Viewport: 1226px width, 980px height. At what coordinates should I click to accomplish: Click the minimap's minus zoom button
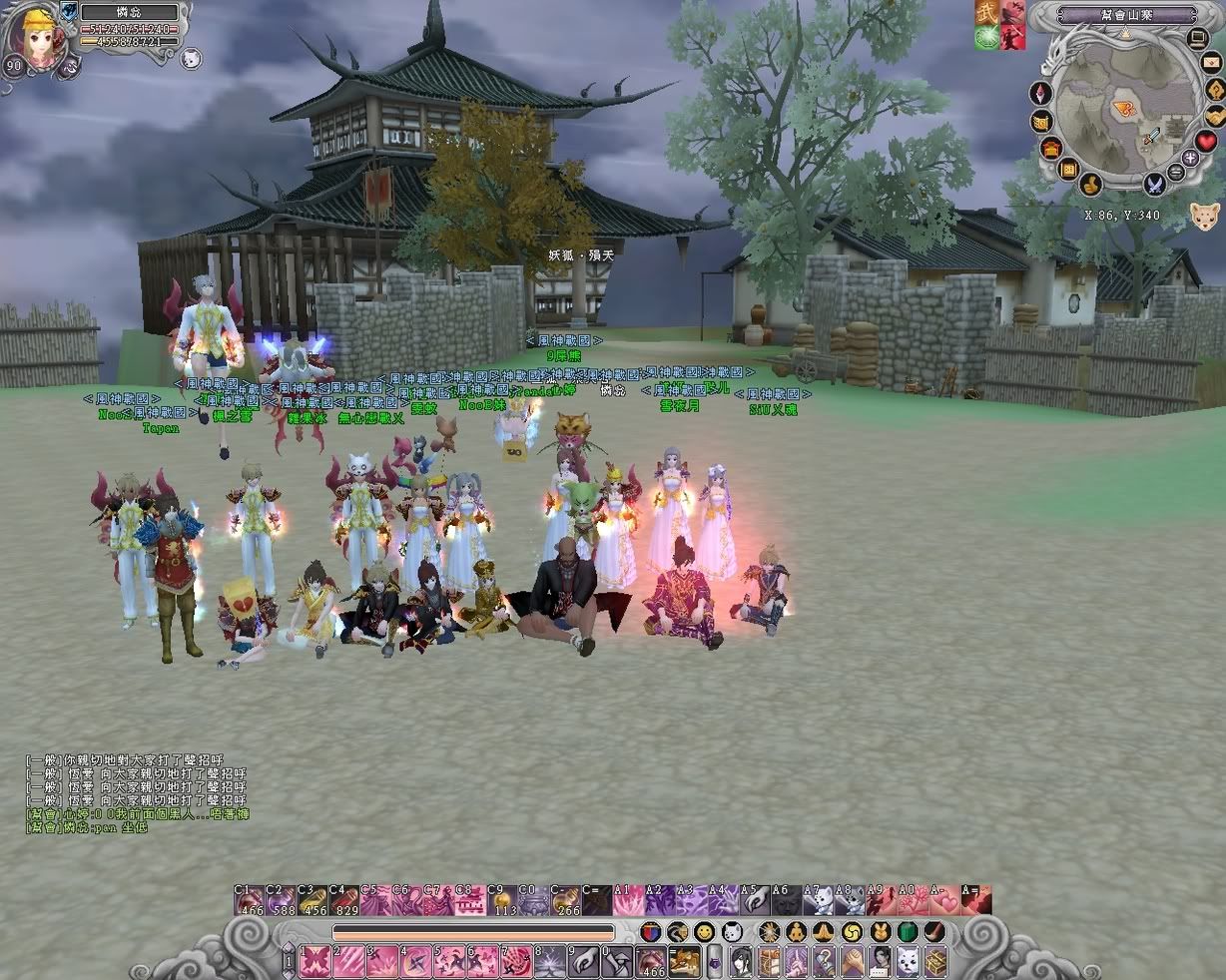[1175, 172]
